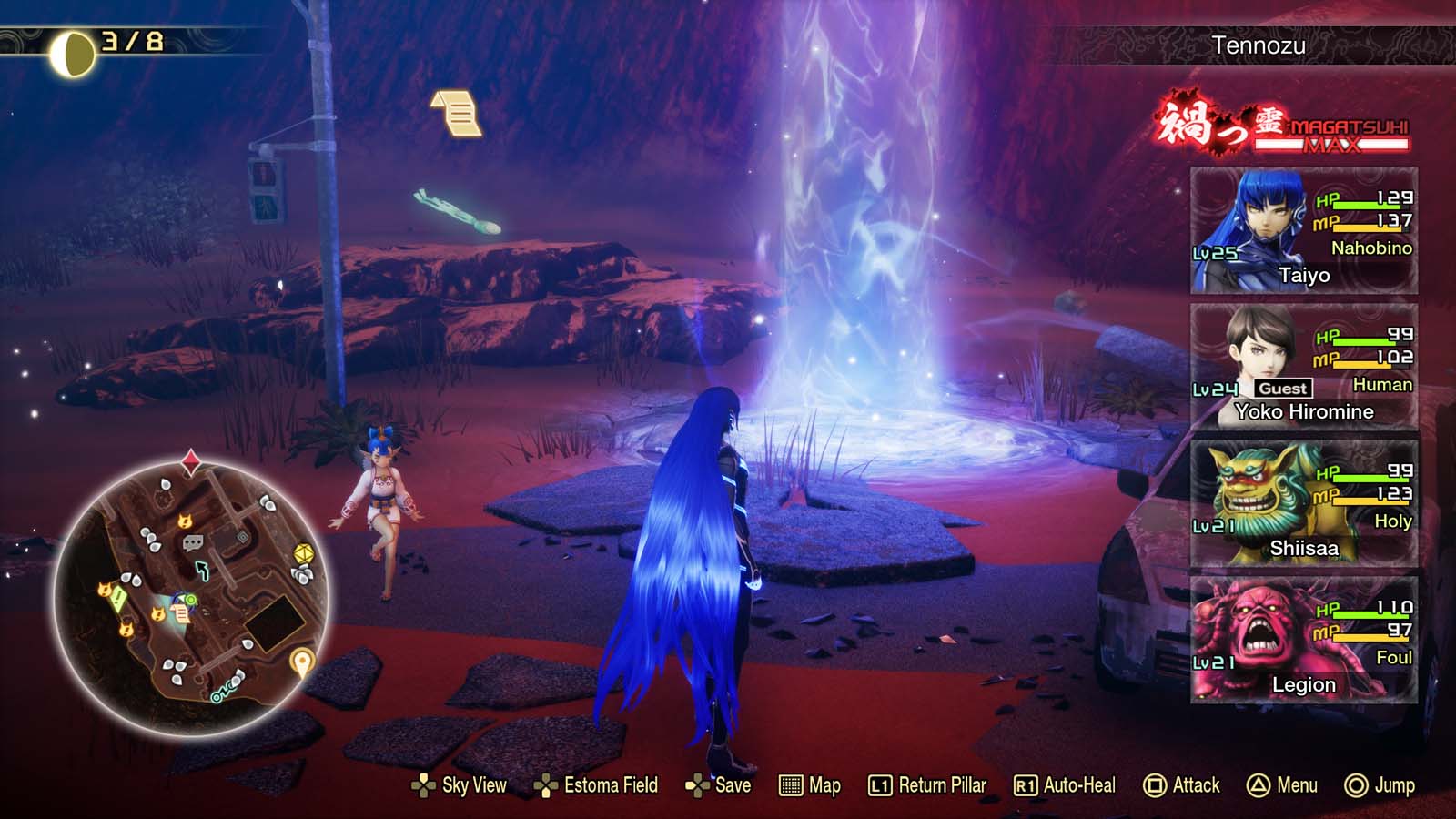
Task: Open the Menu with the triangle icon
Action: click(1257, 784)
